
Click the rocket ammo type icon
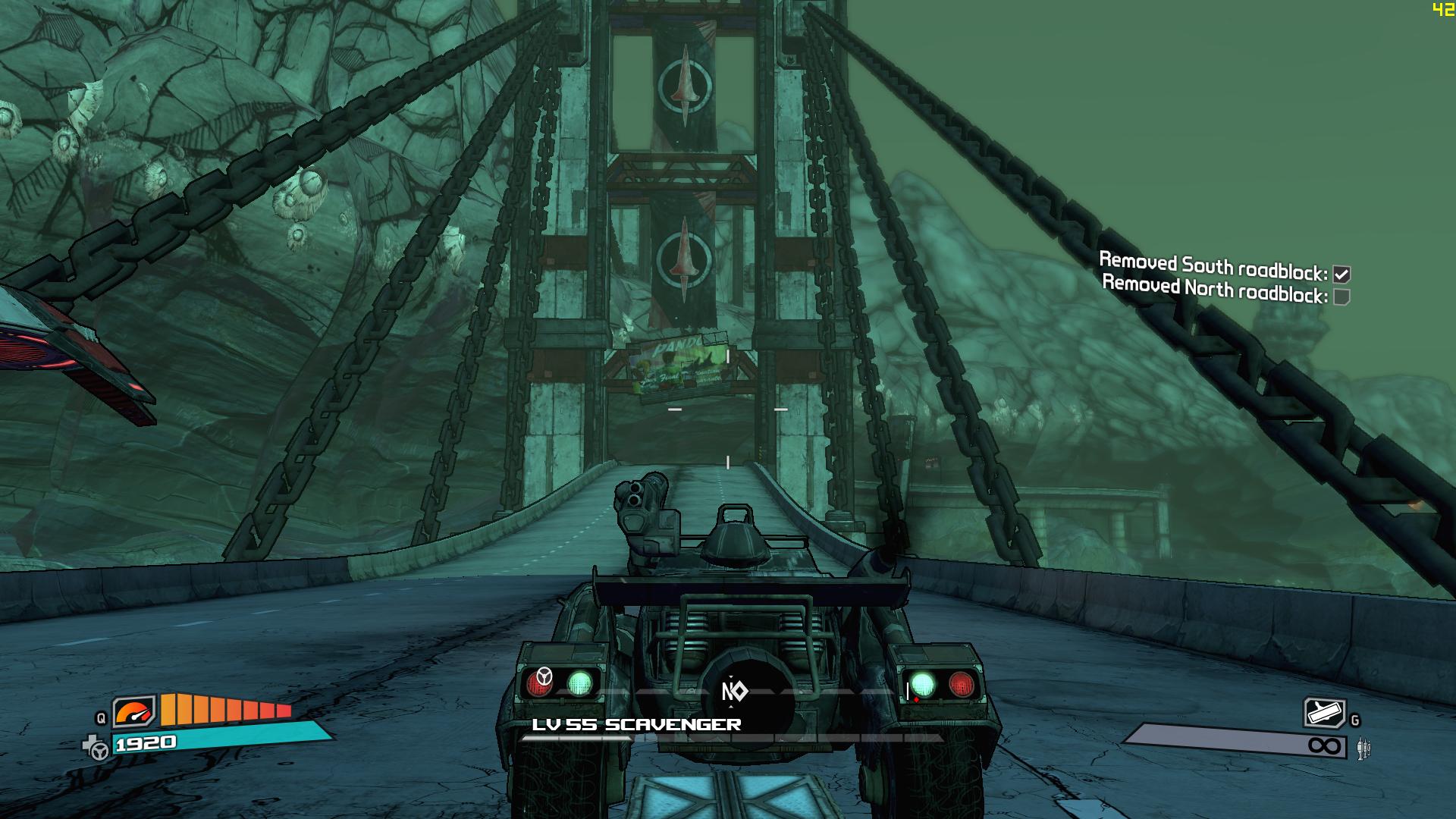coord(1363,748)
